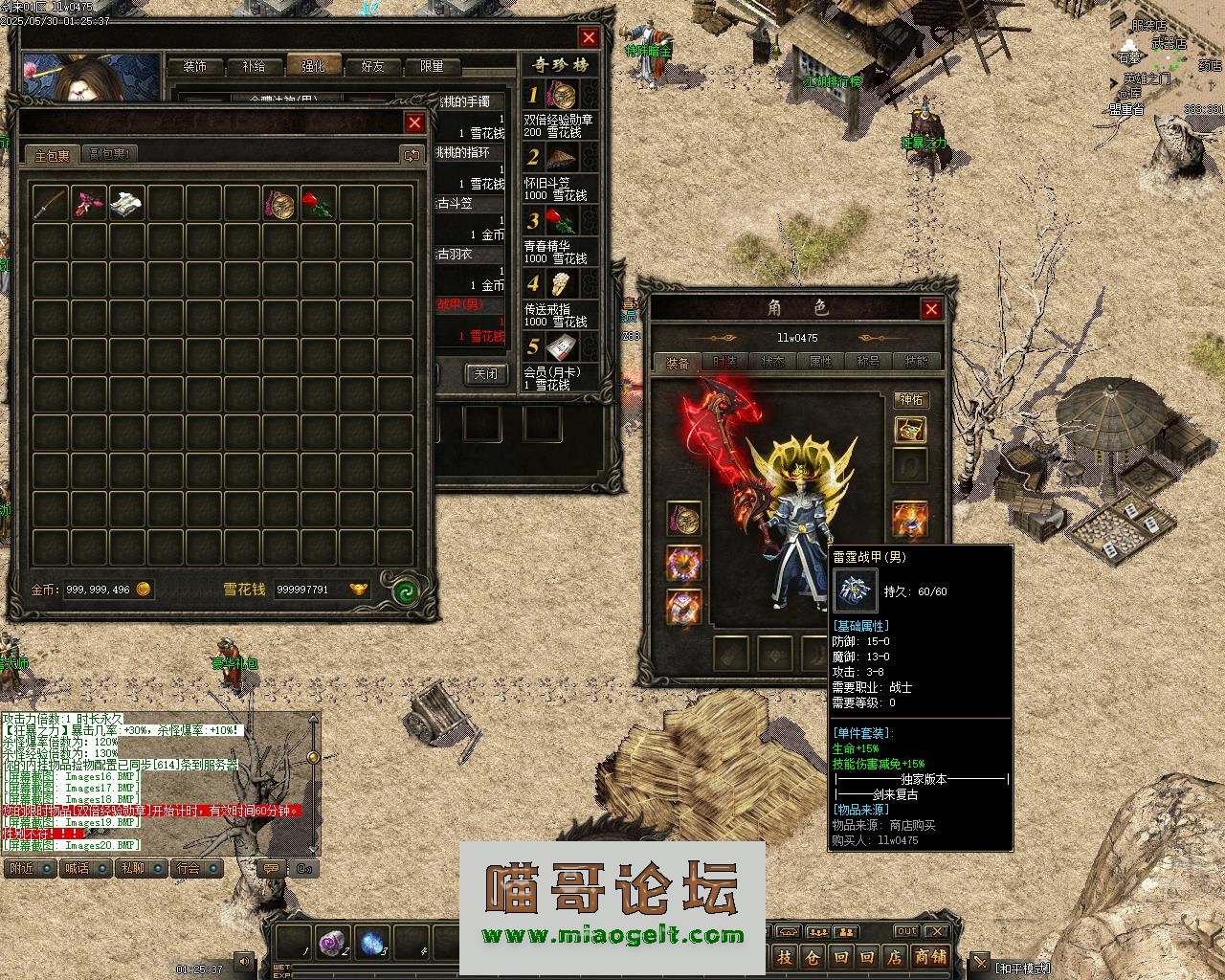Viewport: 1225px width, 980px height.
Task: Show the 称号 title tab
Action: [868, 363]
